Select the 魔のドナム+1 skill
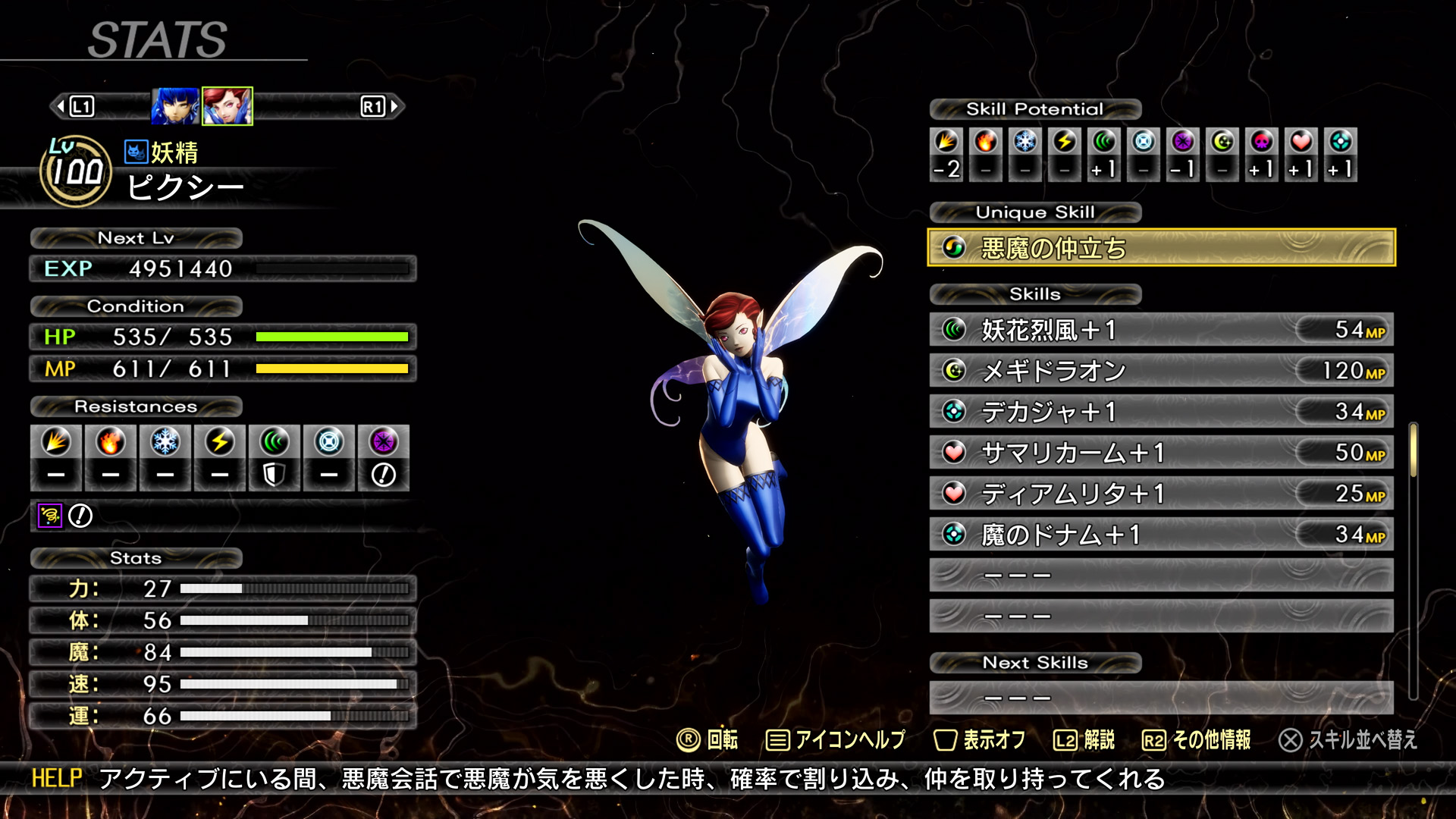This screenshot has width=1456, height=819. 1160,535
